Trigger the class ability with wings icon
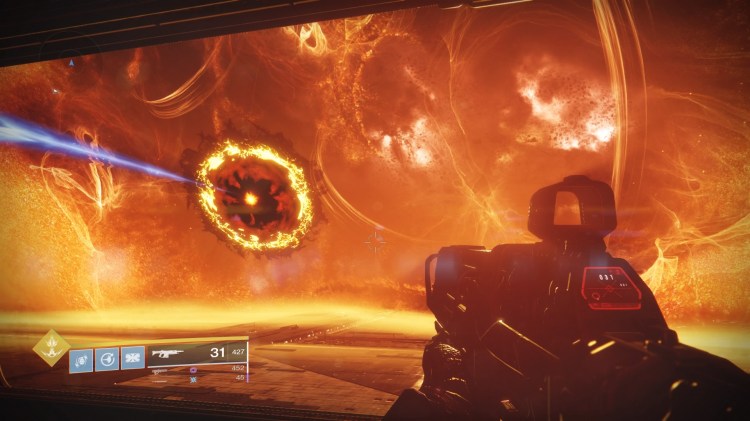This screenshot has width=750, height=421. (x=132, y=359)
